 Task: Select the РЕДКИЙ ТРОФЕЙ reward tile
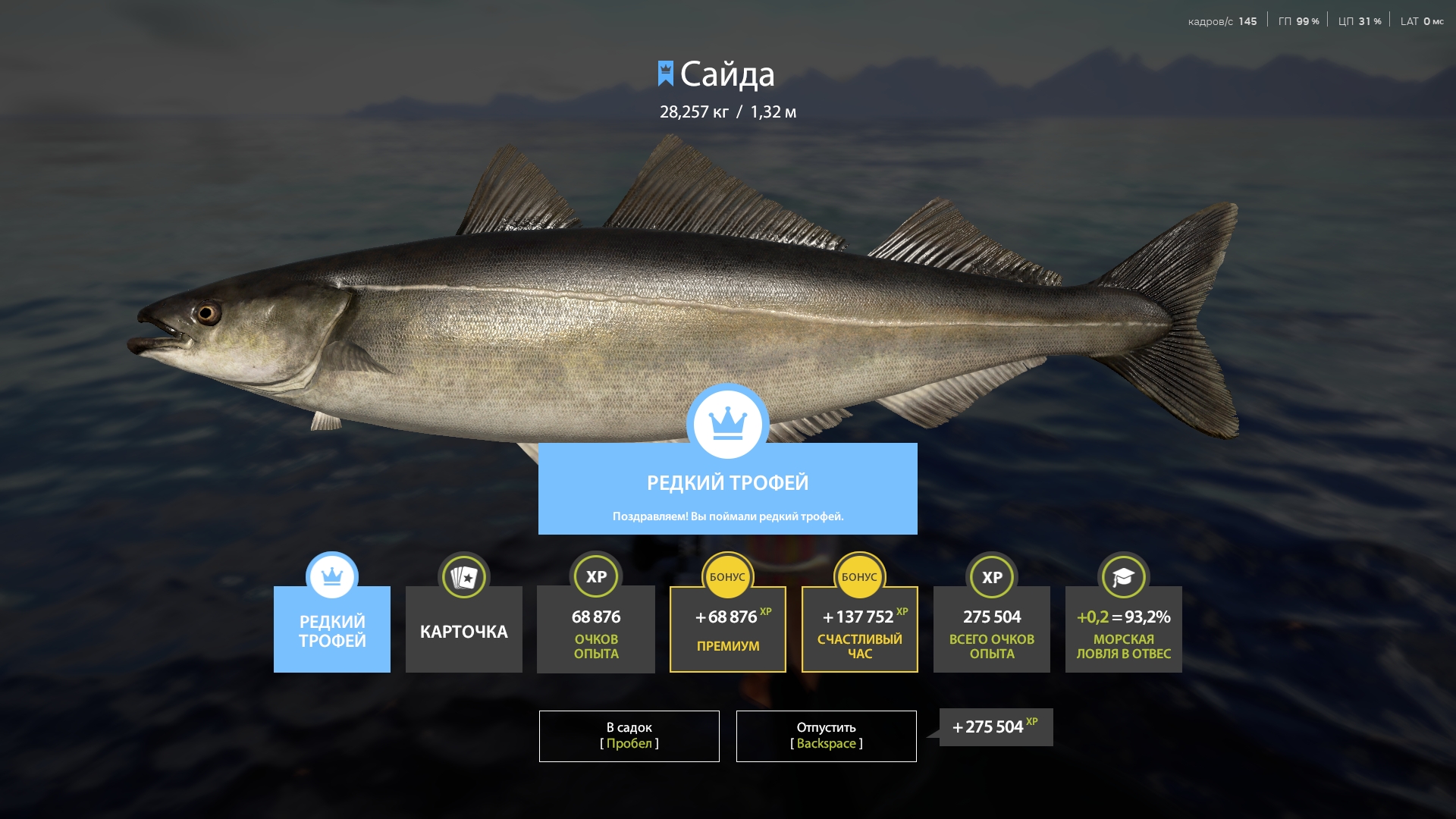click(x=331, y=629)
